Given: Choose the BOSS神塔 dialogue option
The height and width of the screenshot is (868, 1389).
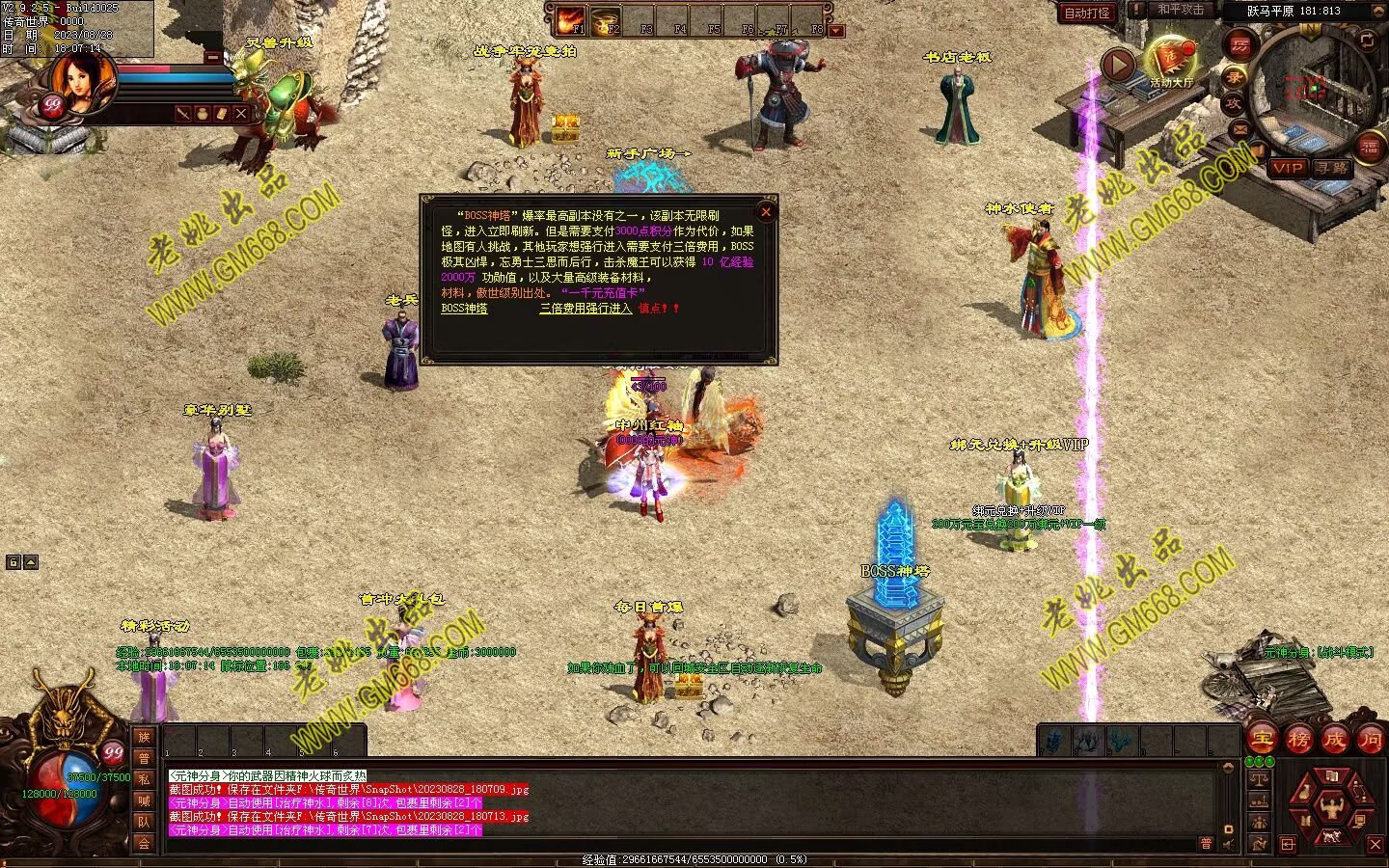Looking at the screenshot, I should [464, 309].
